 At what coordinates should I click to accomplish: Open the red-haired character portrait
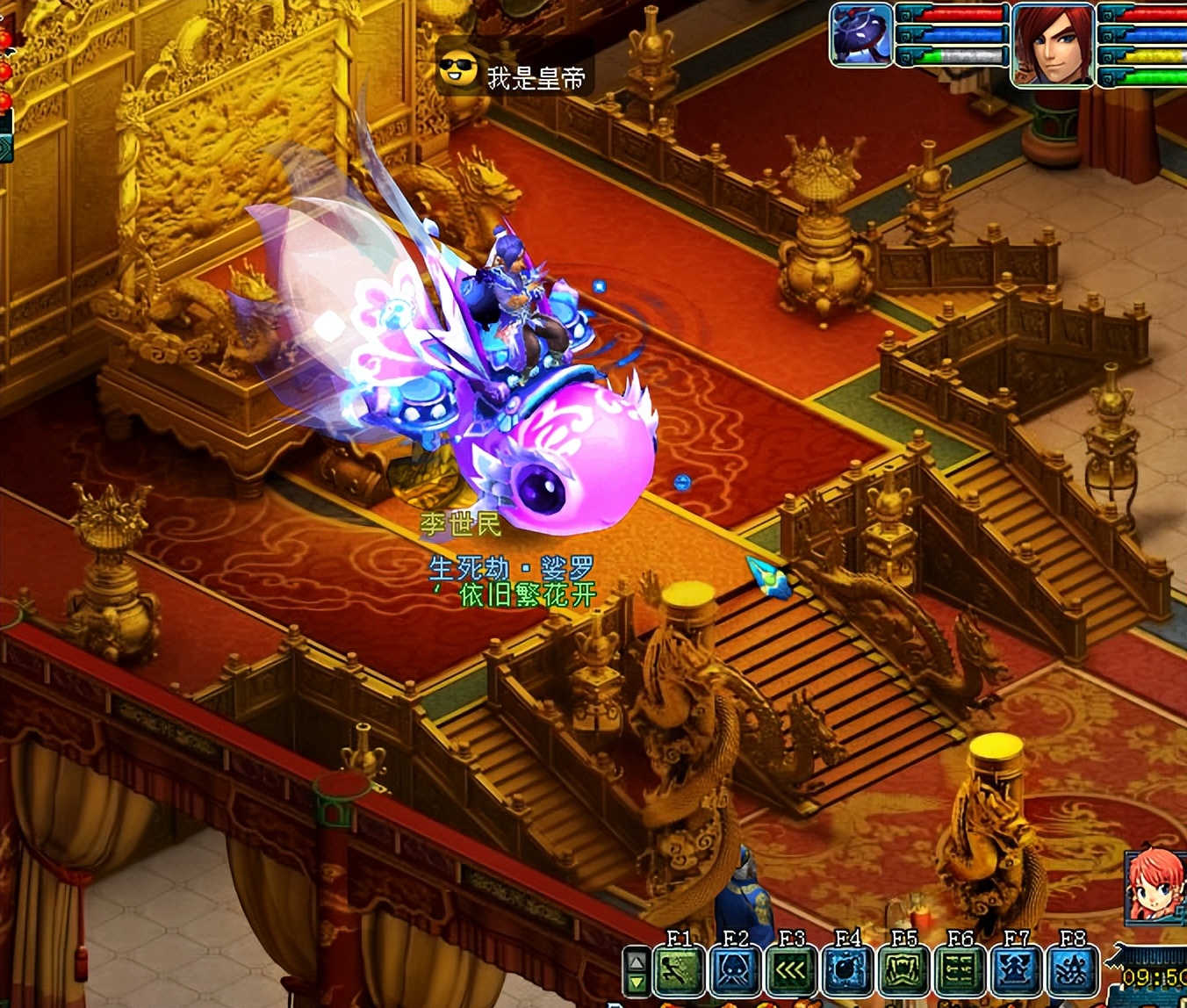pyautogui.click(x=1053, y=44)
